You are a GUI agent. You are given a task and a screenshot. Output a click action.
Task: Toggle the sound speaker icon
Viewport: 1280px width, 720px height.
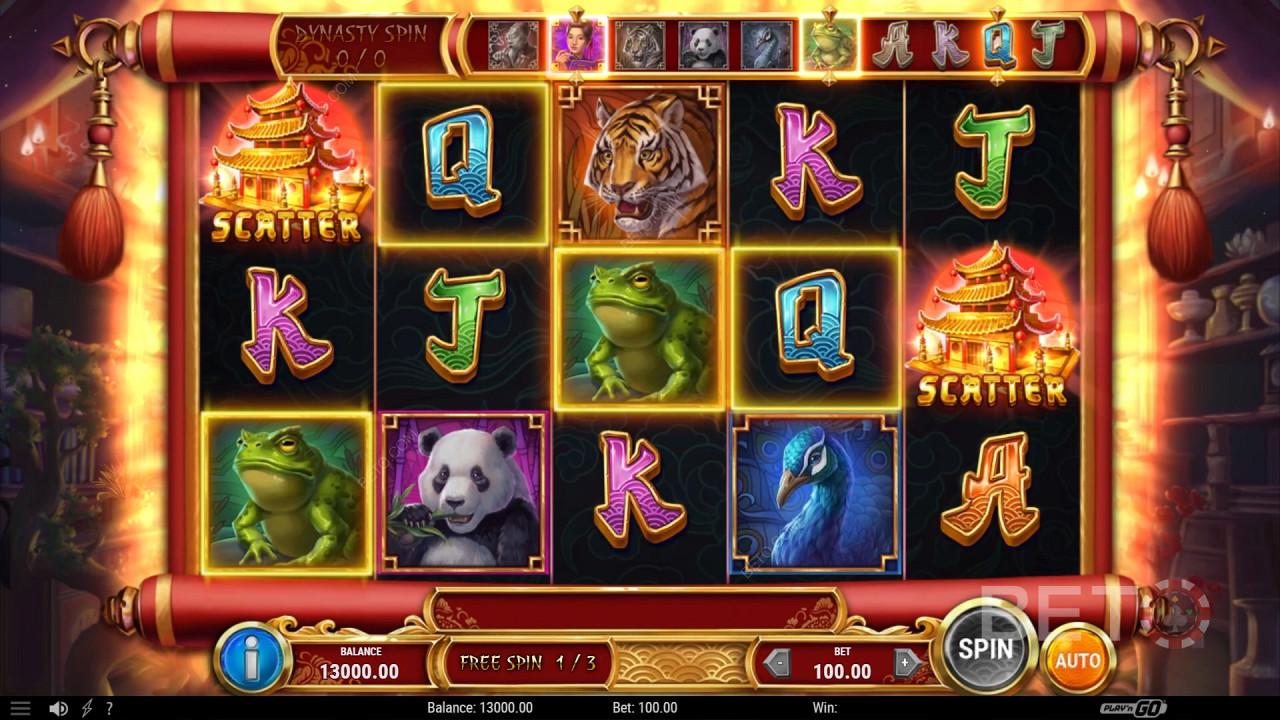pyautogui.click(x=58, y=708)
